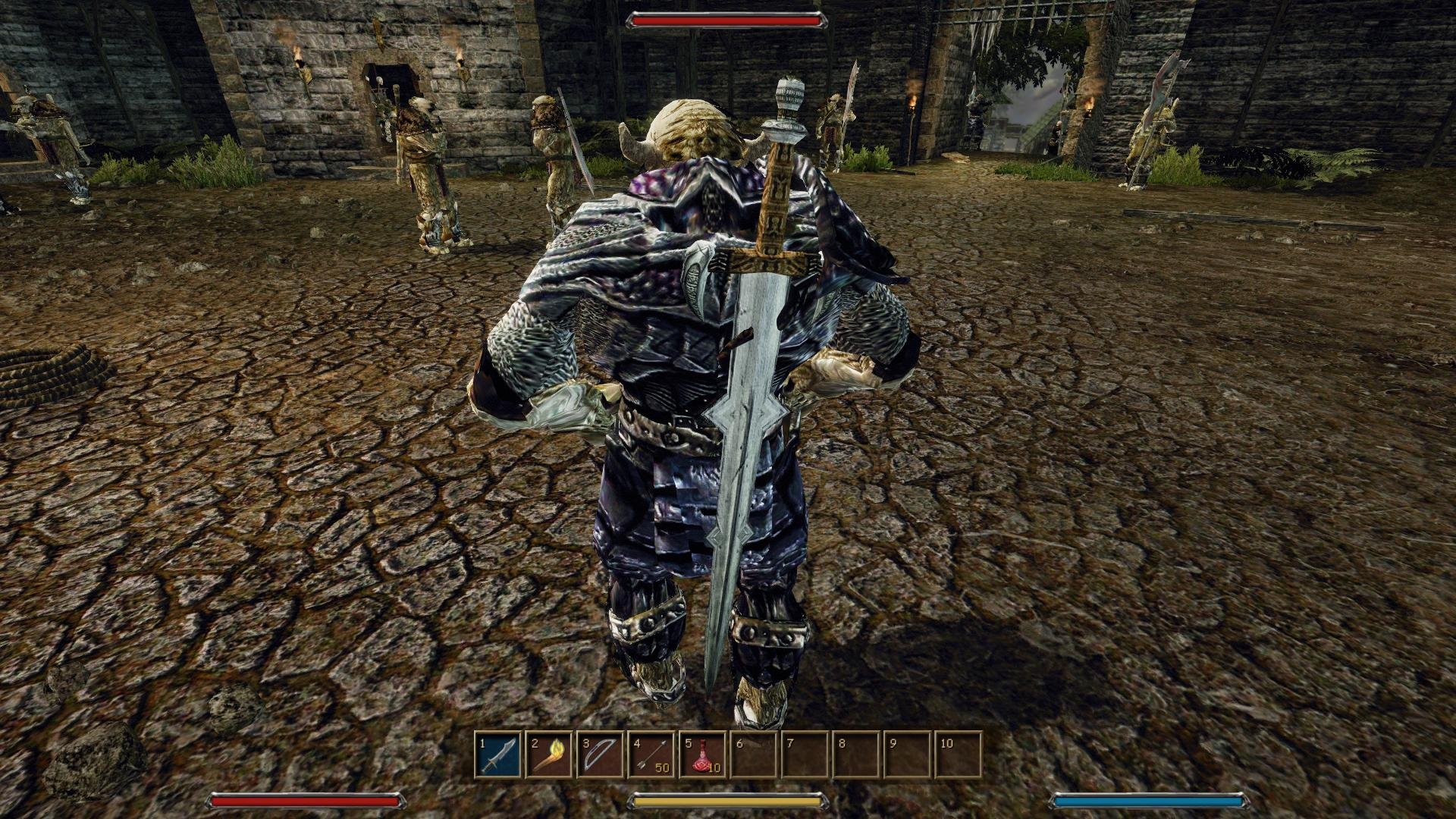Select the sword in hotbar slot 1

pyautogui.click(x=498, y=755)
